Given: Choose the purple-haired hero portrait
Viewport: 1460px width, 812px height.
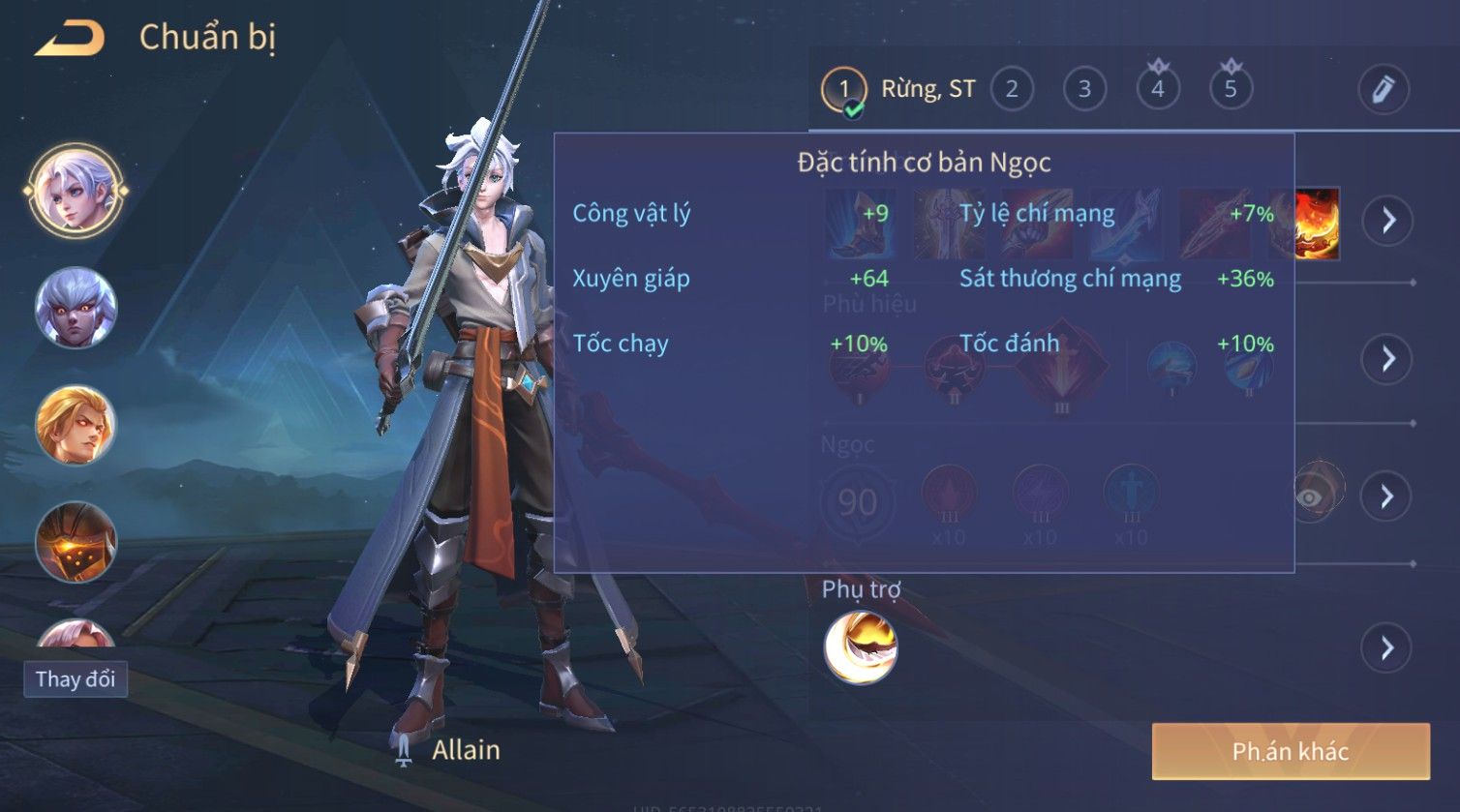Looking at the screenshot, I should click(x=76, y=308).
